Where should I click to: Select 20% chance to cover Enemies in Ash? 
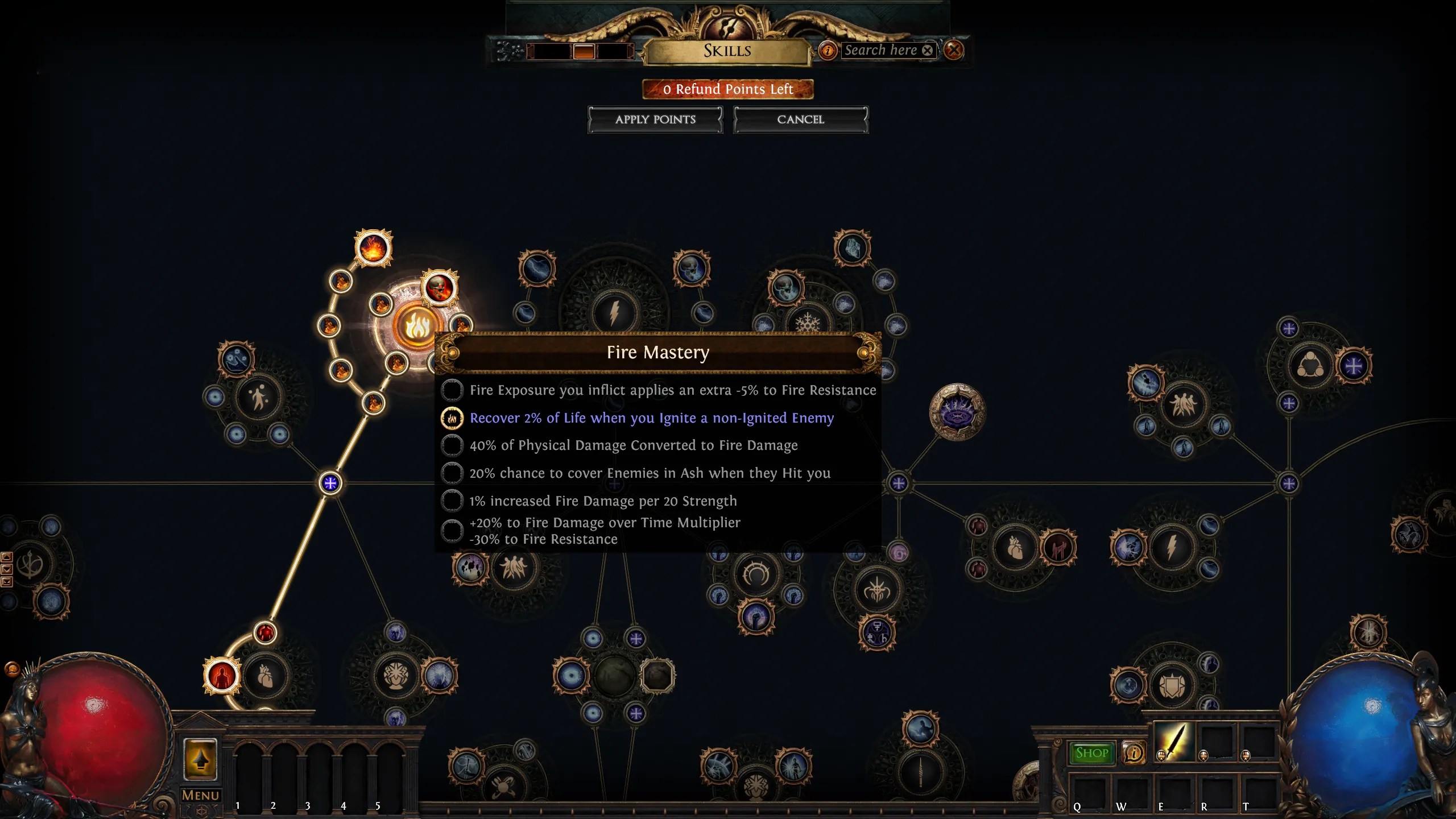point(452,473)
